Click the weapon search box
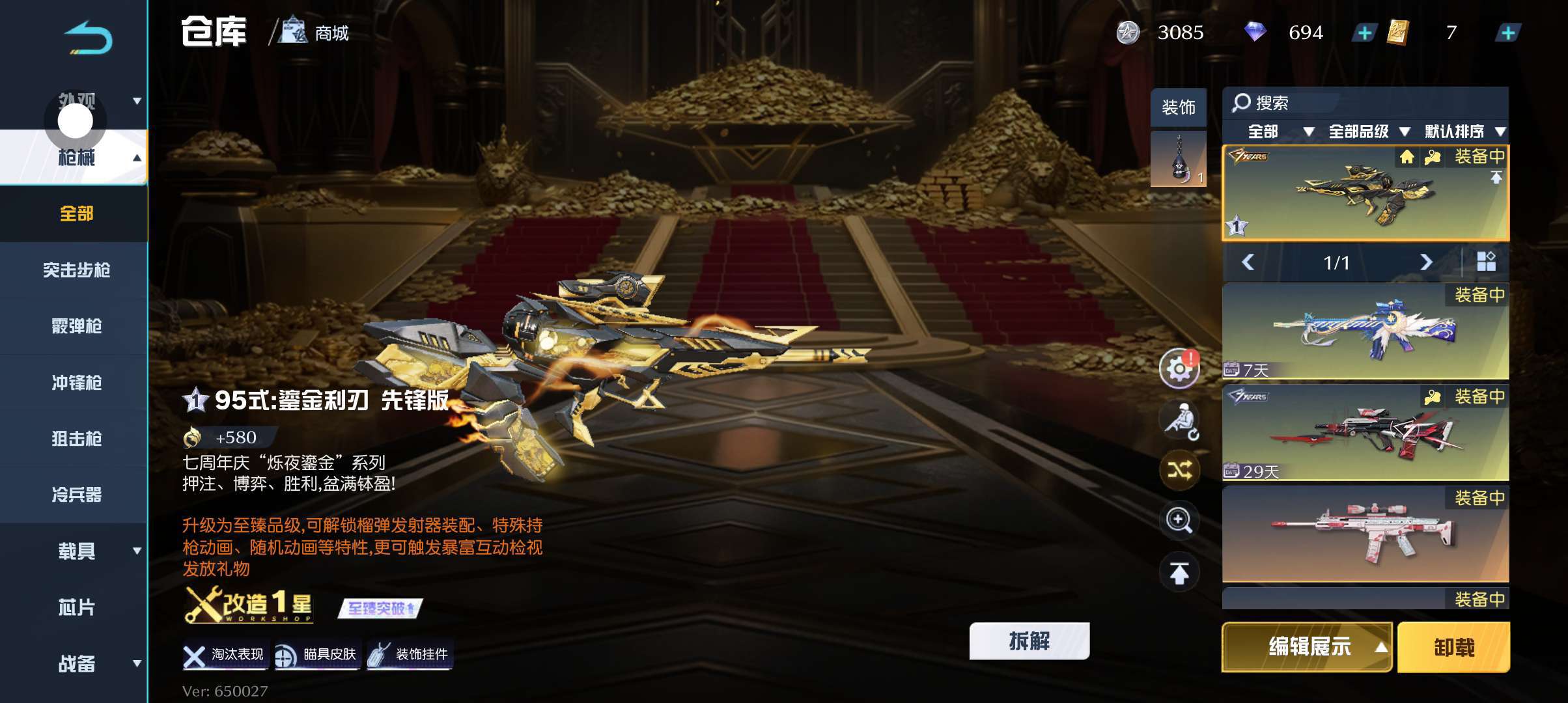 (x=1283, y=103)
